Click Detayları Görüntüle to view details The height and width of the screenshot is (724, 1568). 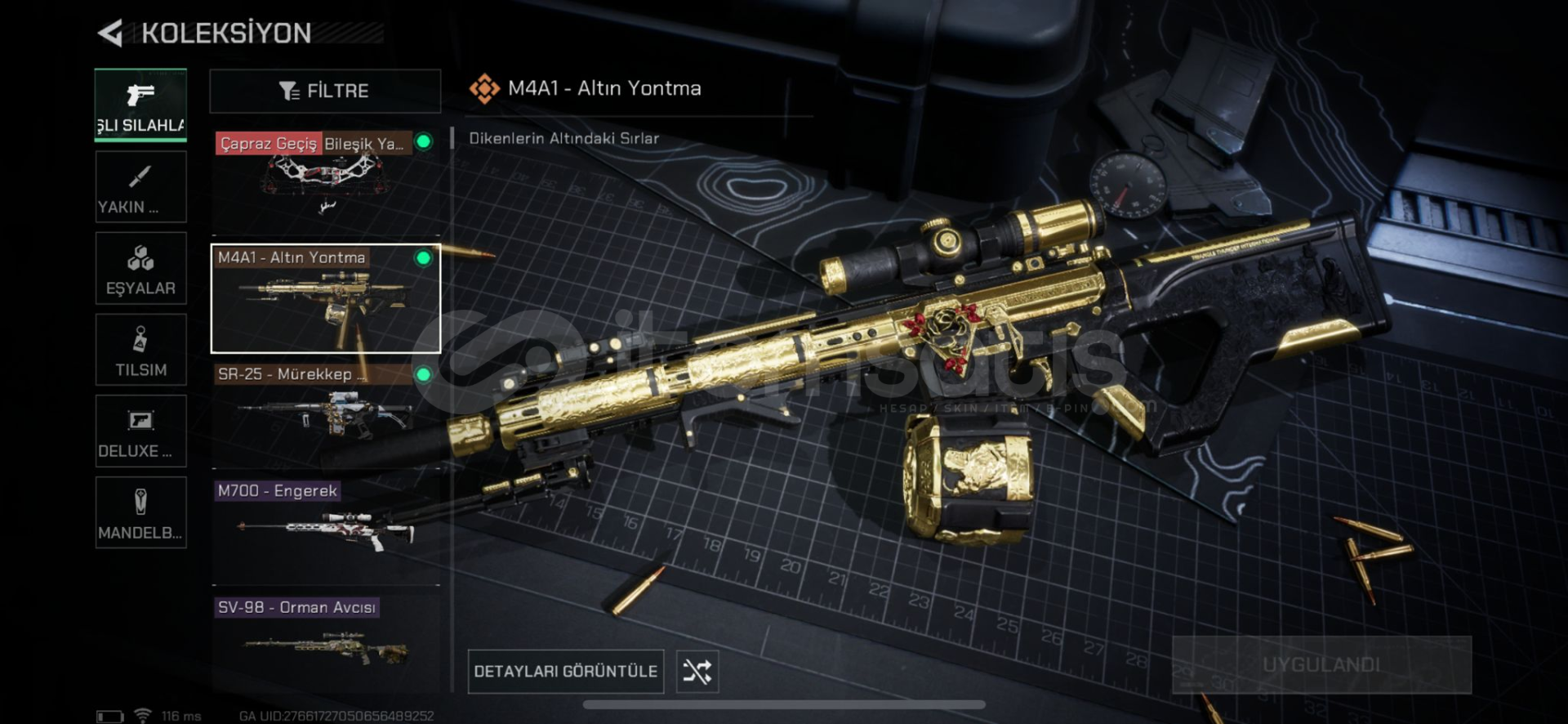click(x=565, y=672)
